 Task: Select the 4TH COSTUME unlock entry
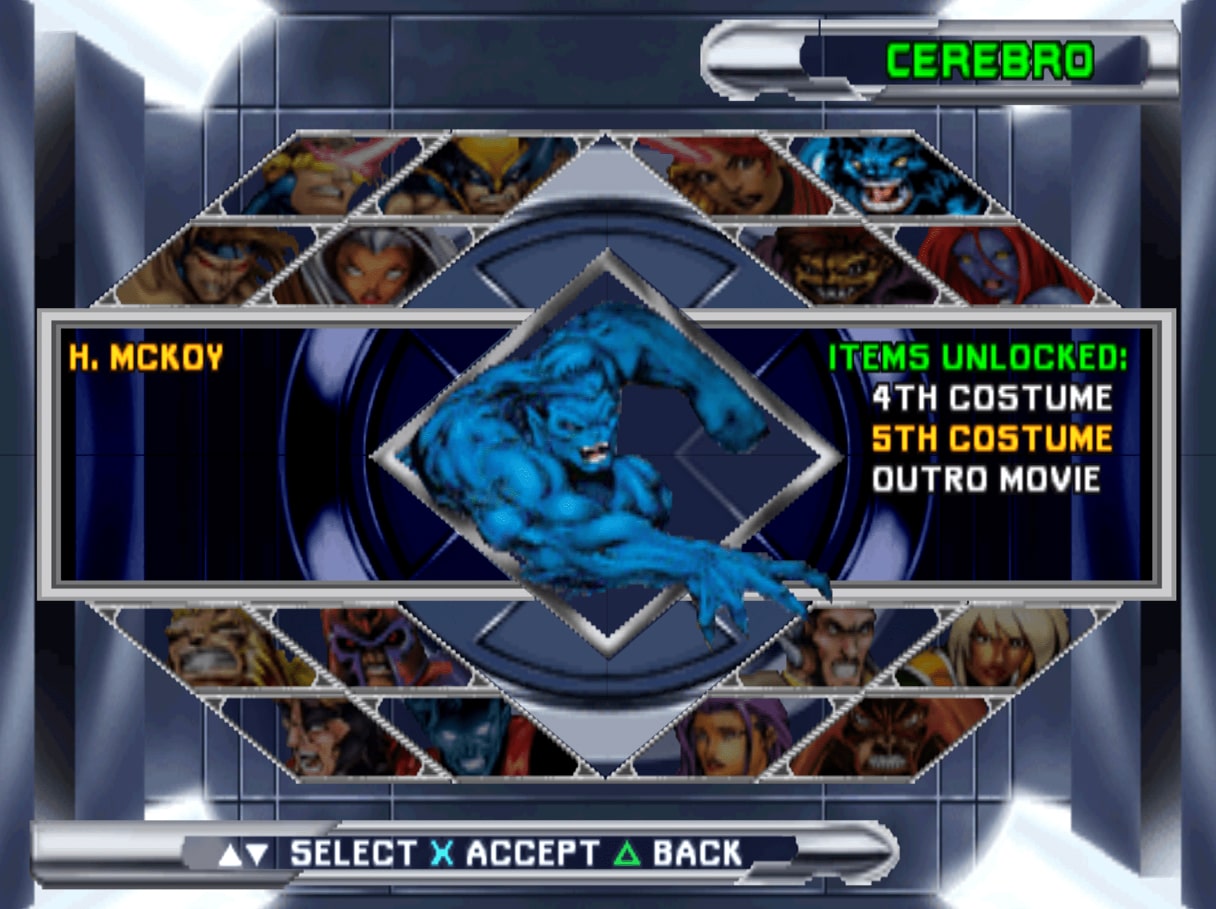991,398
